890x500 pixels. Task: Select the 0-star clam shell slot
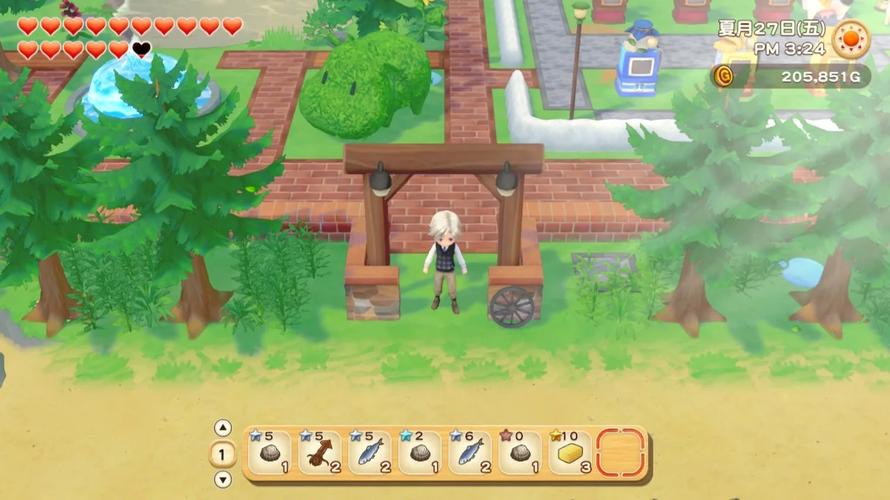(520, 454)
